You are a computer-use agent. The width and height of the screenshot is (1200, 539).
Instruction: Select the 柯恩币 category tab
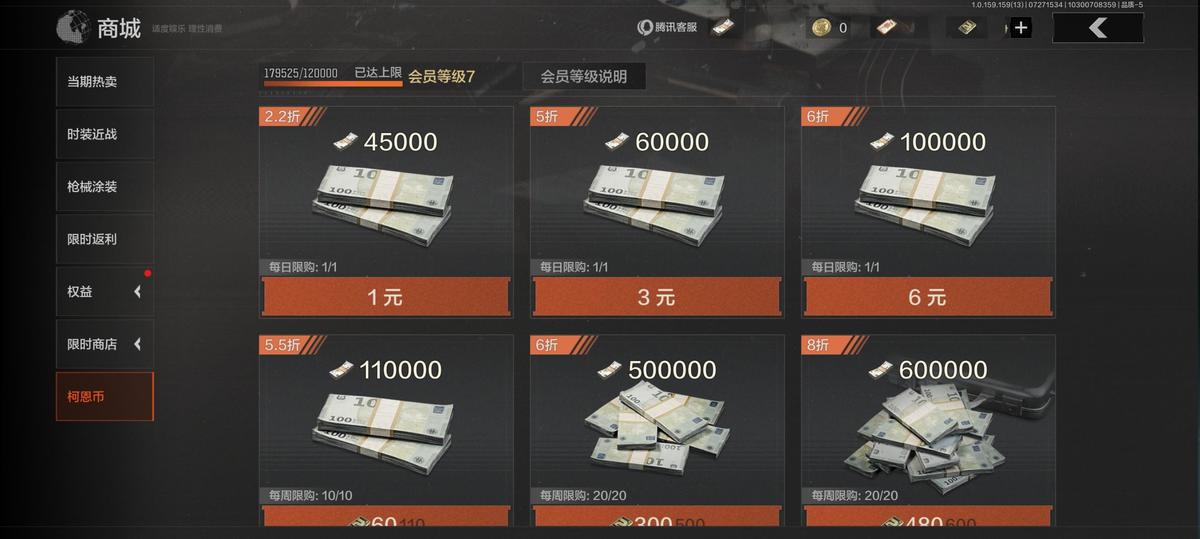(x=104, y=397)
